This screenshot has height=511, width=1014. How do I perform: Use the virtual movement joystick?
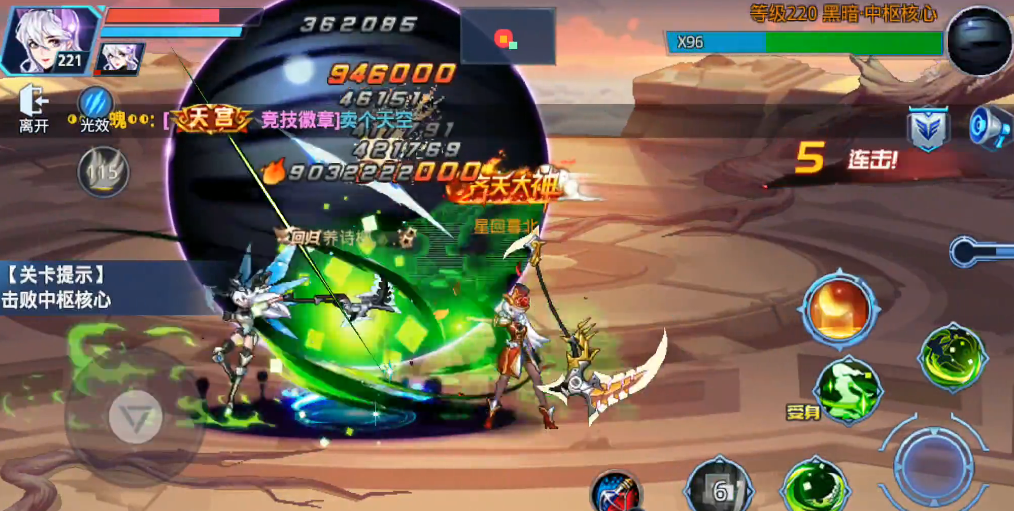(134, 415)
